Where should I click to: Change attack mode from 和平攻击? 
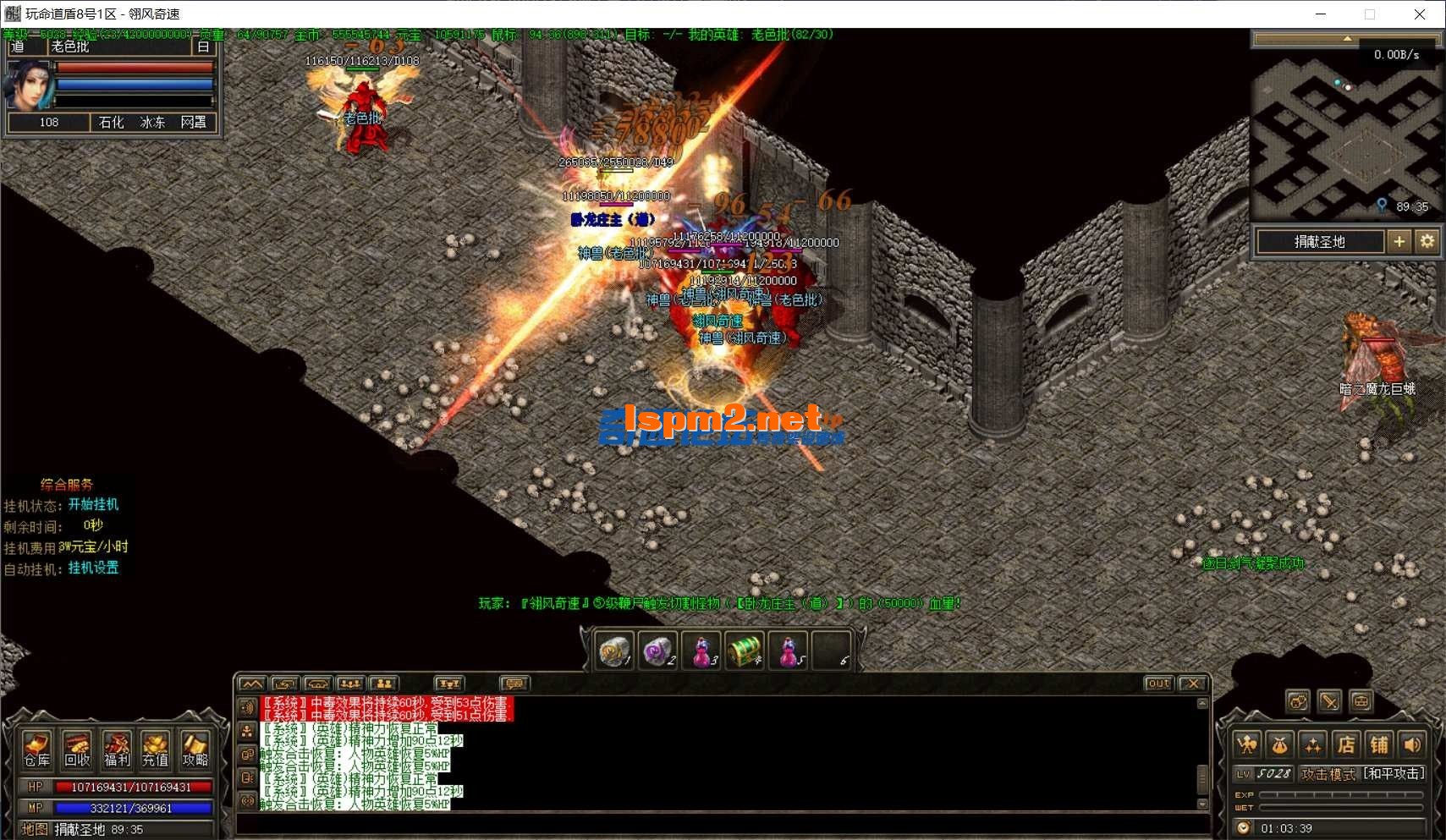click(x=1394, y=773)
